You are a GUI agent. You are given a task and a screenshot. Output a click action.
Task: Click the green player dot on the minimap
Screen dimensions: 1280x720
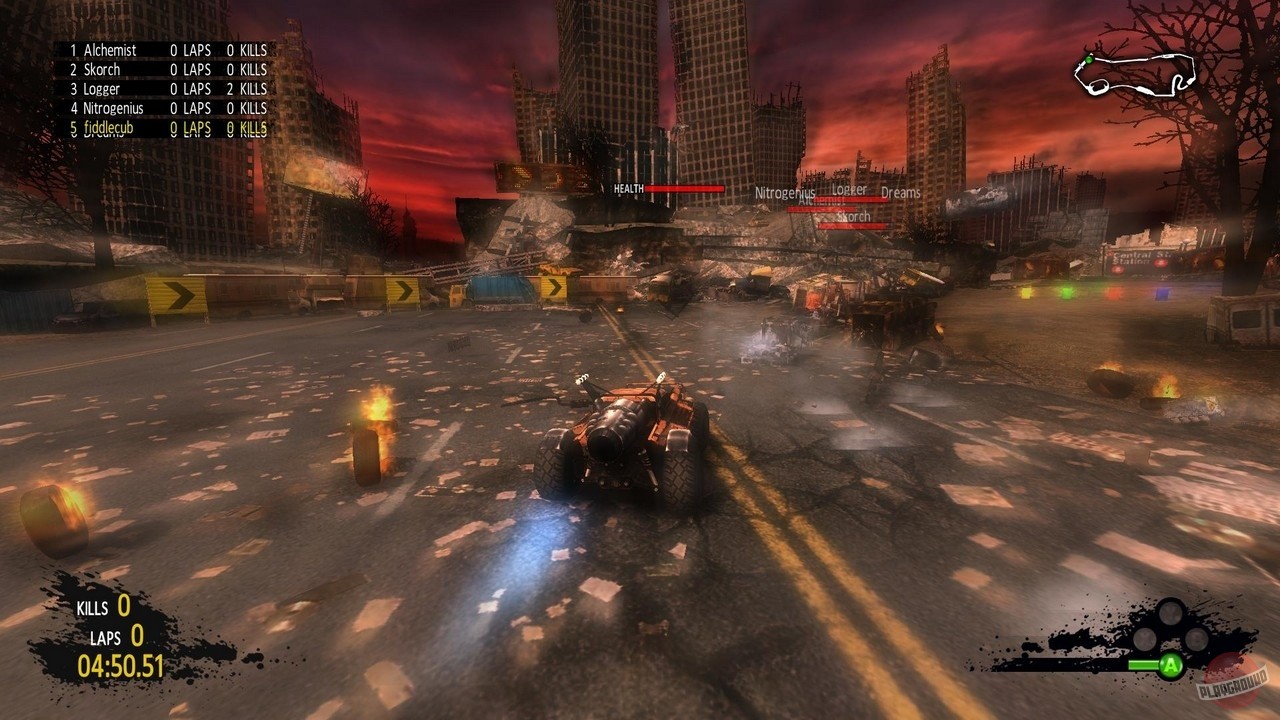pyautogui.click(x=1089, y=60)
